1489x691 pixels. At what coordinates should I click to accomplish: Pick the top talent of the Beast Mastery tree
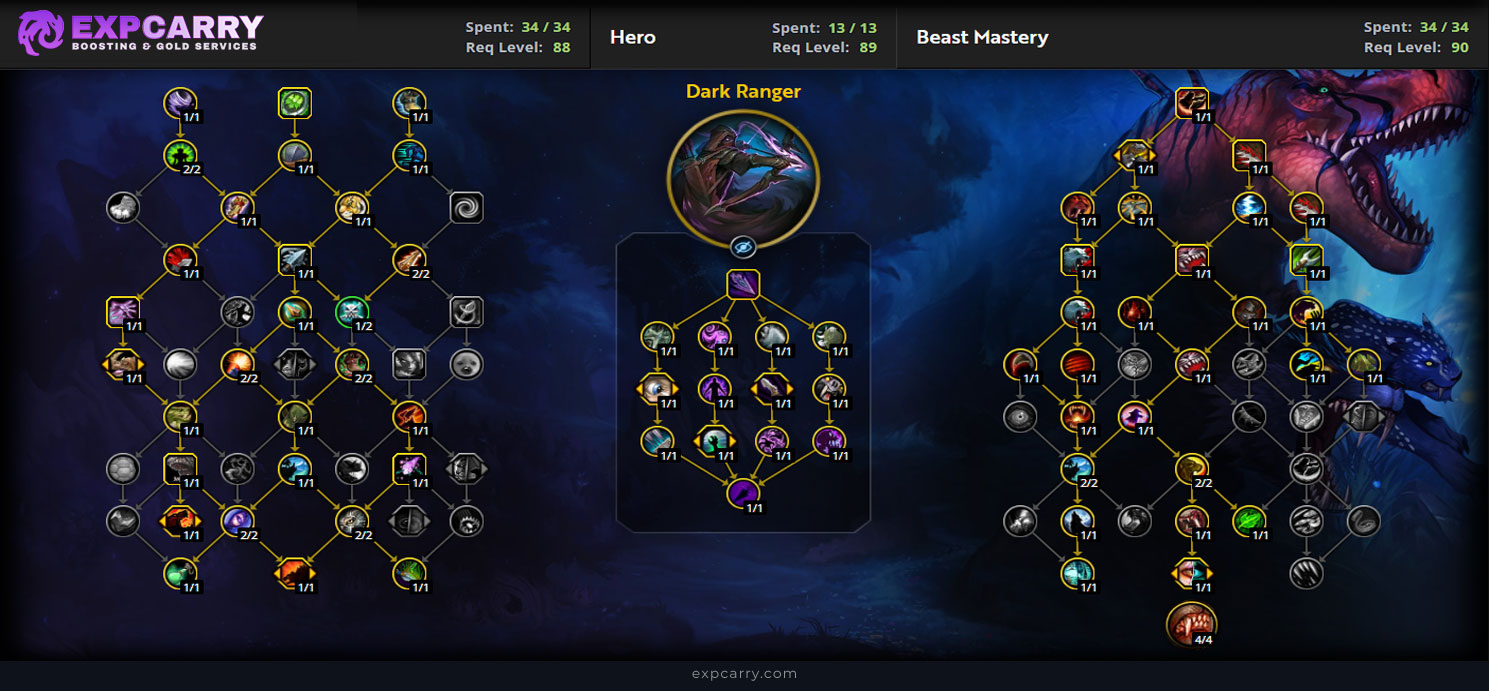click(1192, 102)
